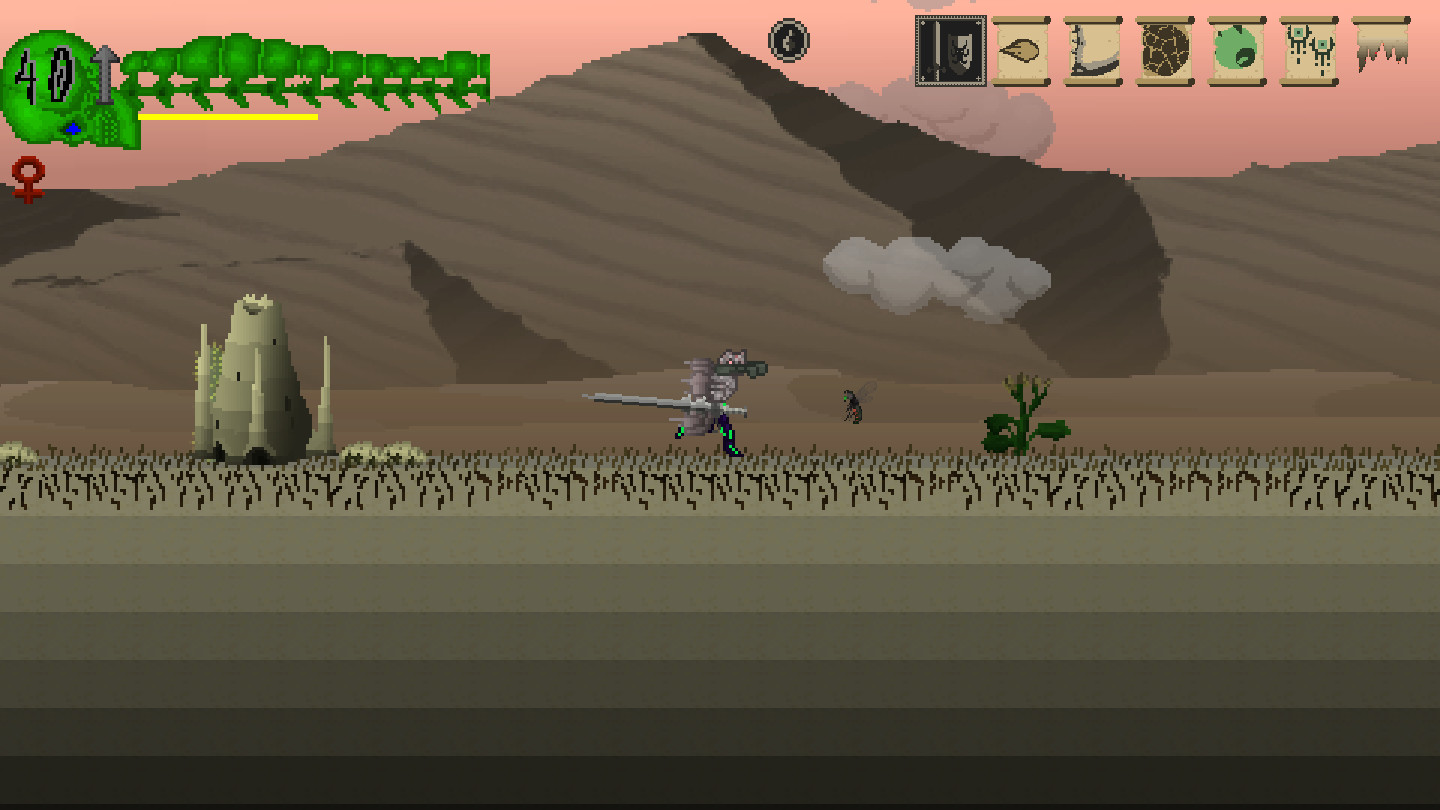
Task: Click the yellow experience bar
Action: 225,115
